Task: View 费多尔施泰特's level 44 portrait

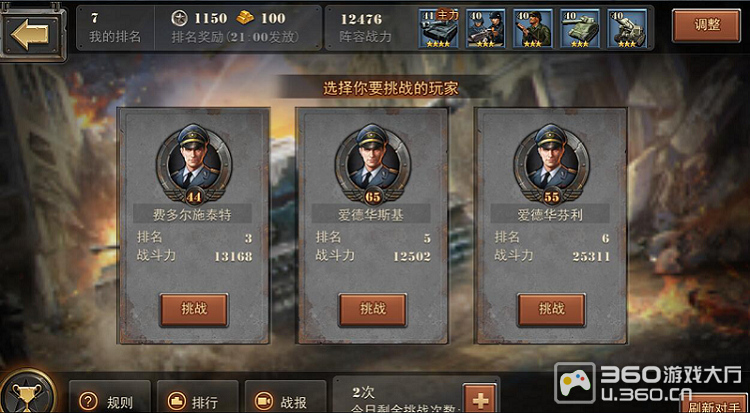Action: tap(194, 162)
